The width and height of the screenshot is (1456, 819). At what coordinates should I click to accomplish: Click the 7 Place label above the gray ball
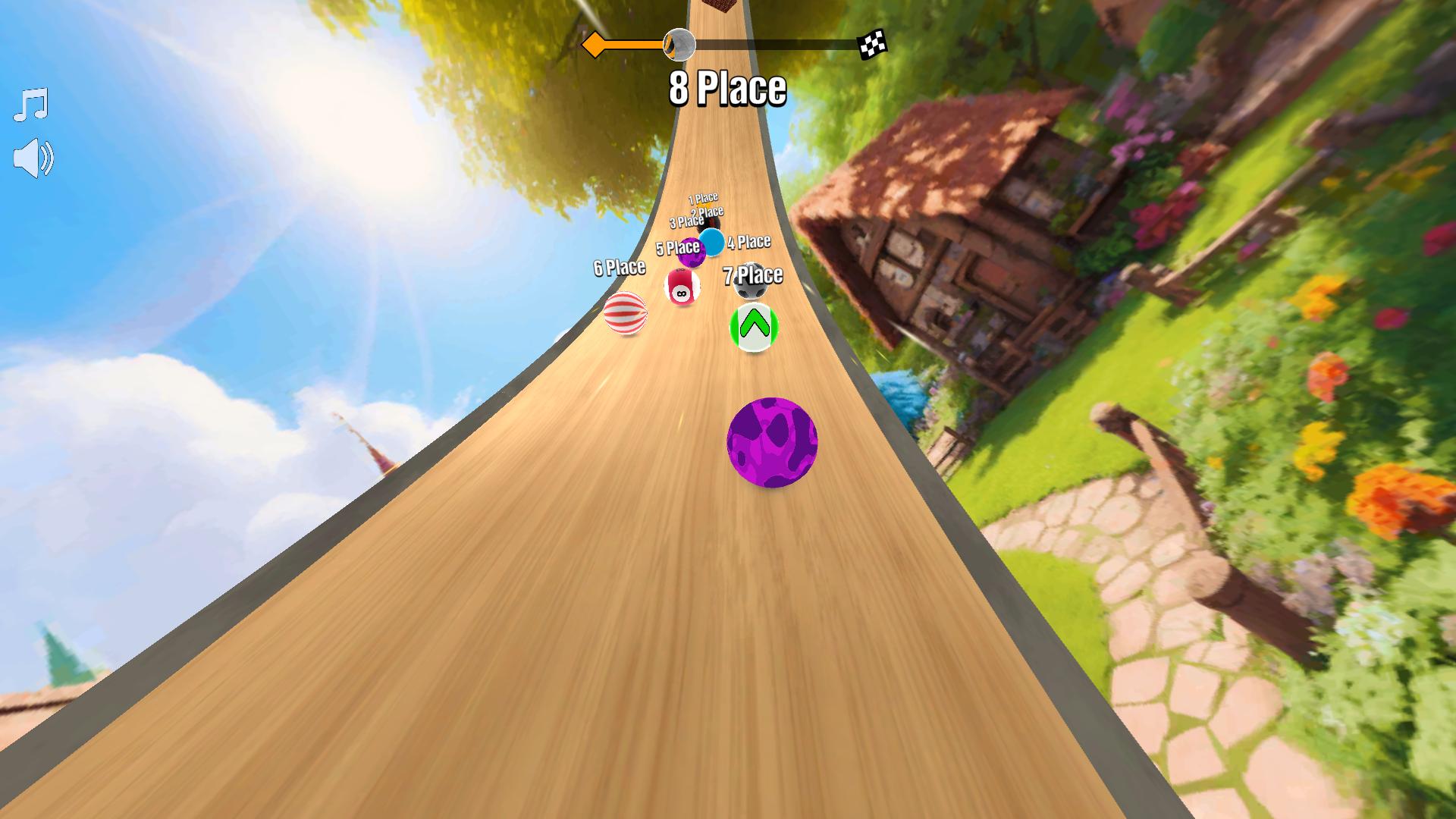click(x=754, y=275)
